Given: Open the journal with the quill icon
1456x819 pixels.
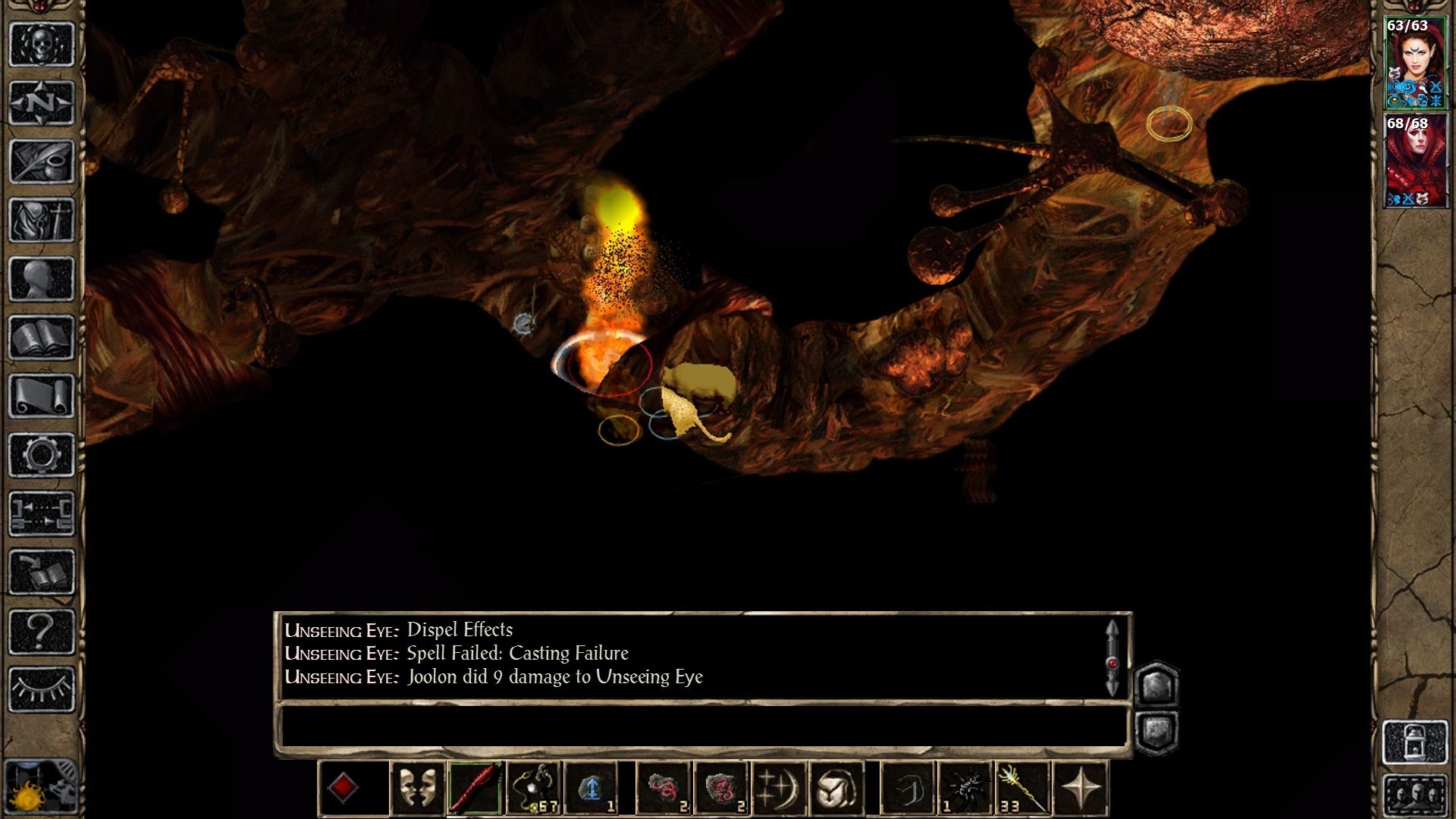Looking at the screenshot, I should click(x=42, y=162).
